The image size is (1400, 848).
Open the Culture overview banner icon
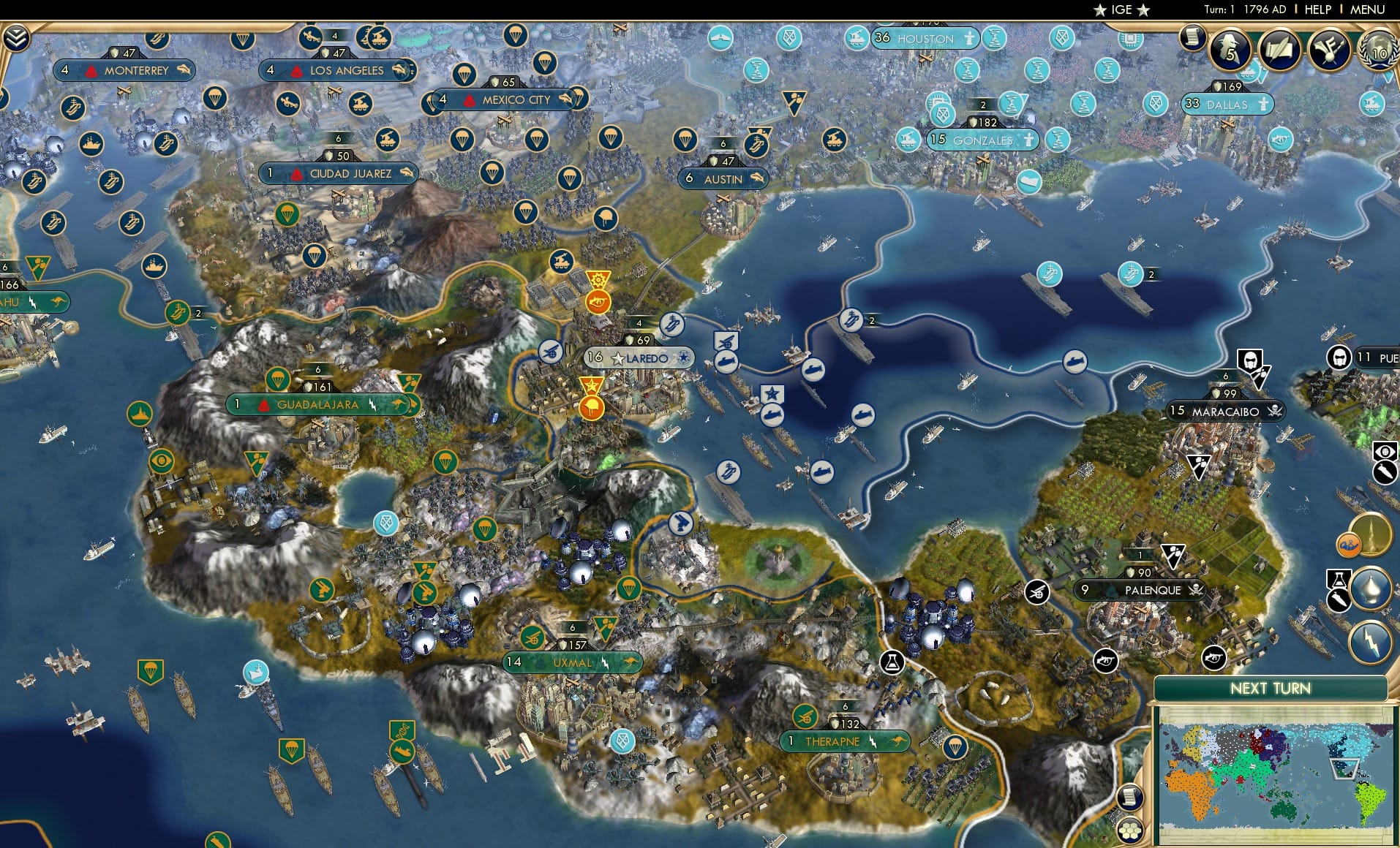[1329, 49]
